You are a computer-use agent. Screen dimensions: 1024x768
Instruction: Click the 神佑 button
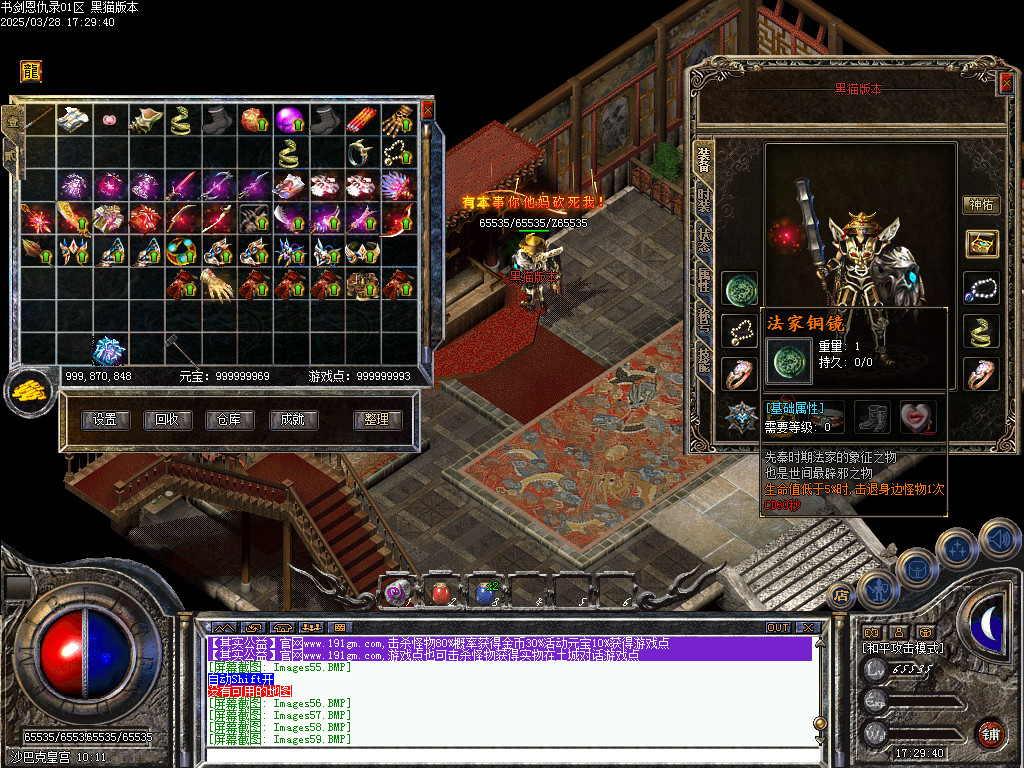pos(980,205)
